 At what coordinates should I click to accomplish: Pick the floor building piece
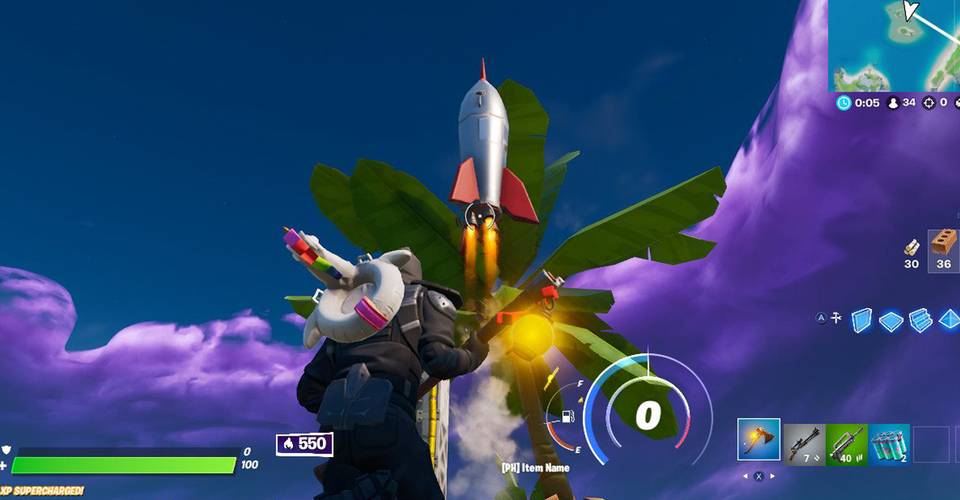click(x=891, y=320)
